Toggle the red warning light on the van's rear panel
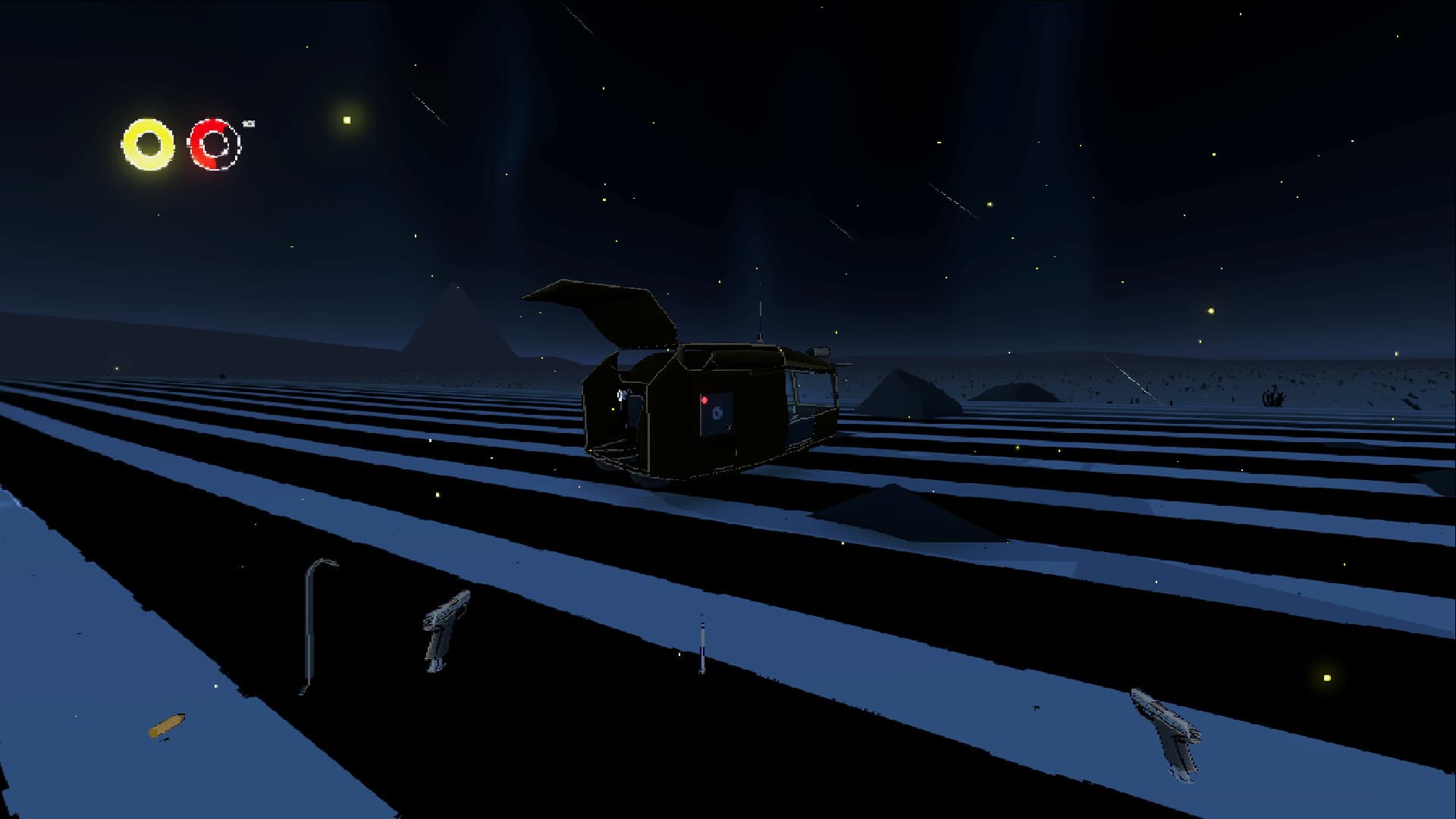 (704, 400)
